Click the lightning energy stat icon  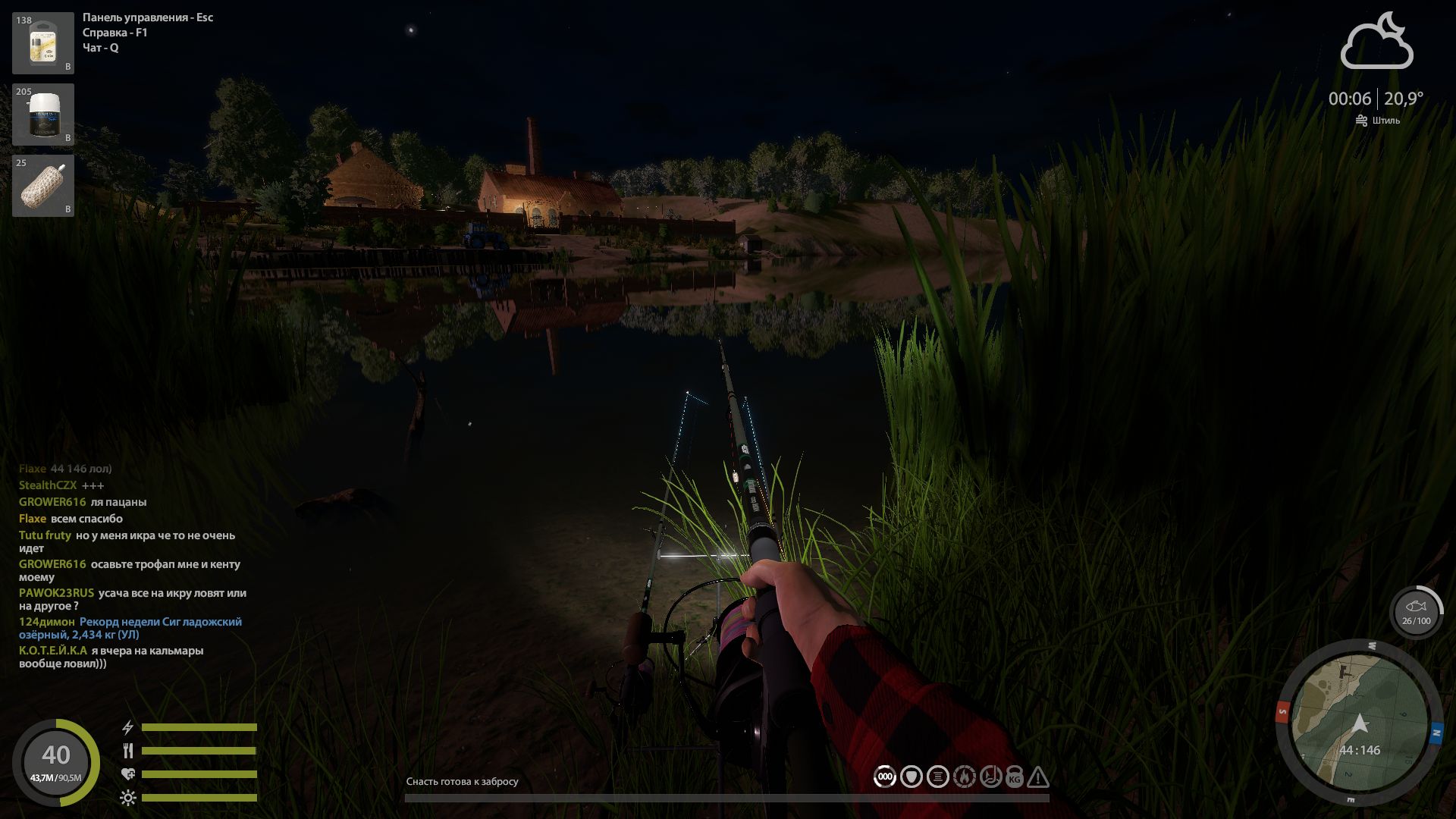point(127,726)
